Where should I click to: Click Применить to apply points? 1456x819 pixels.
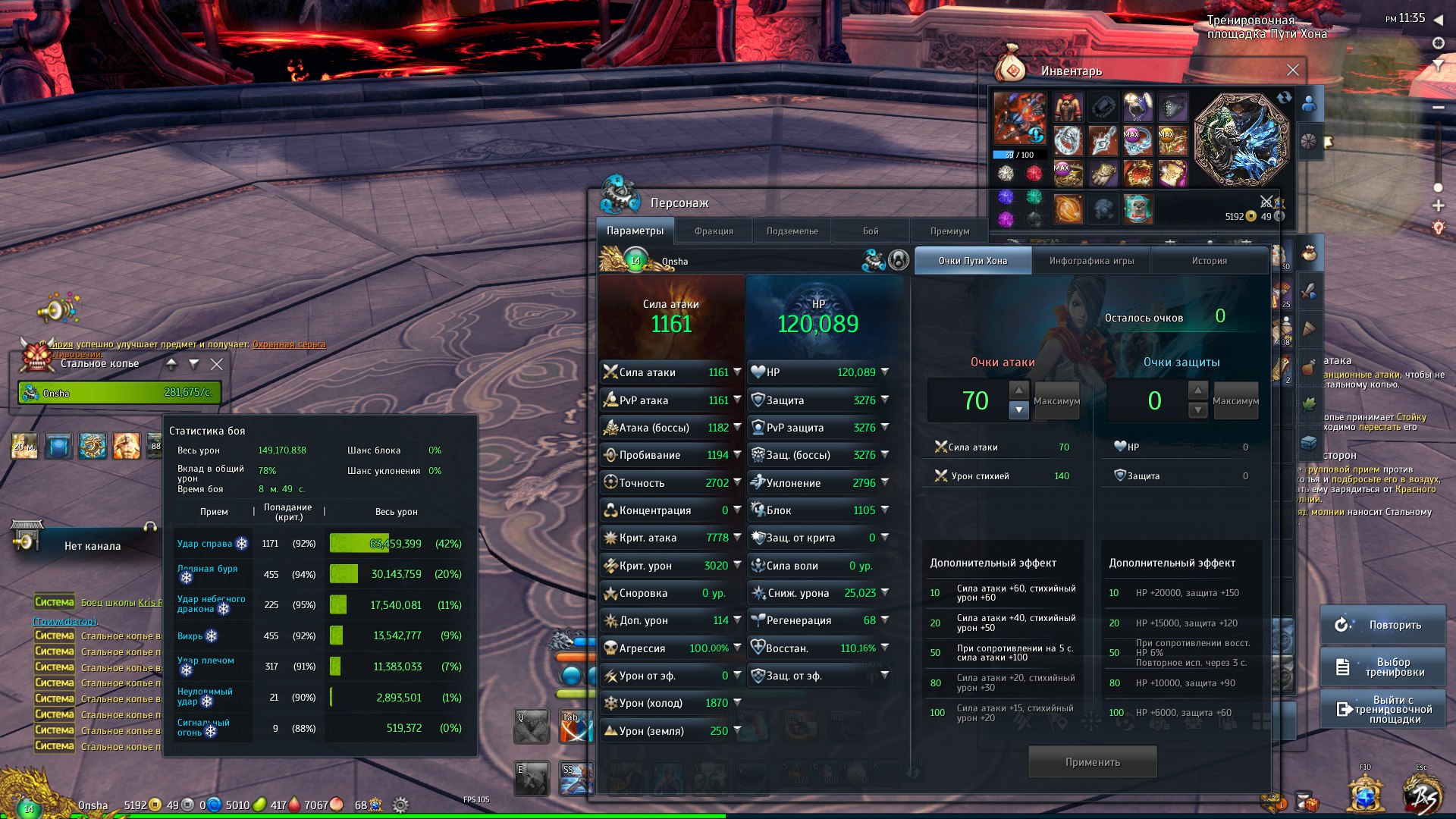(1092, 762)
